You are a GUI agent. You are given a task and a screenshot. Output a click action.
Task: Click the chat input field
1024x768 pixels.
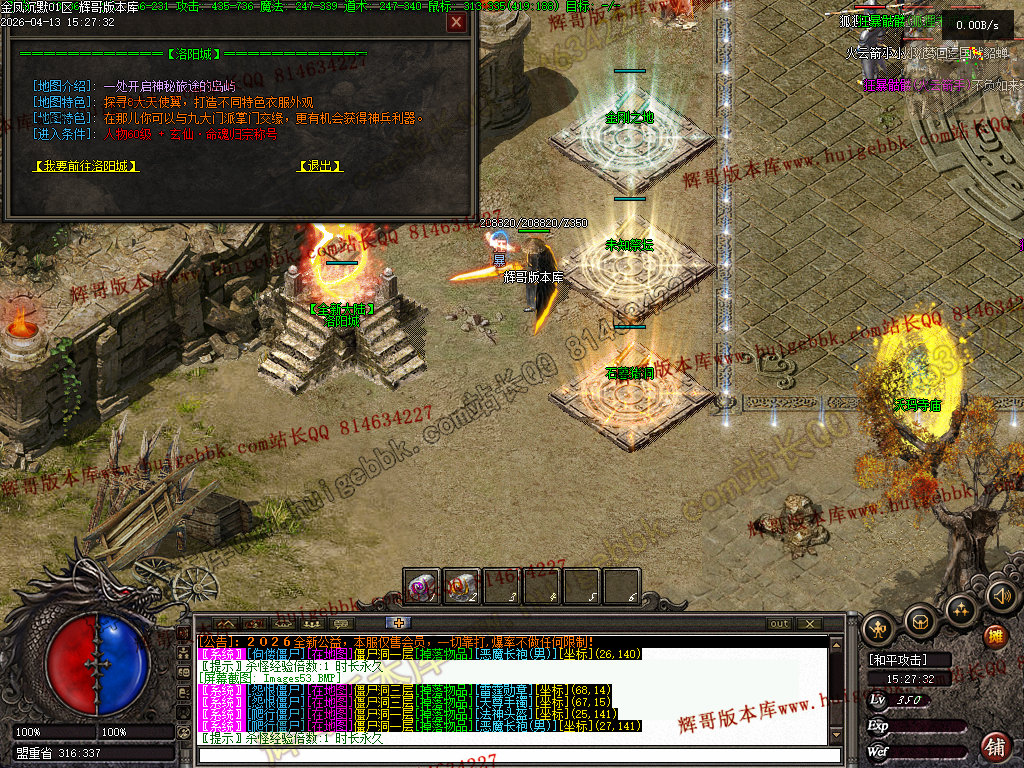510,754
